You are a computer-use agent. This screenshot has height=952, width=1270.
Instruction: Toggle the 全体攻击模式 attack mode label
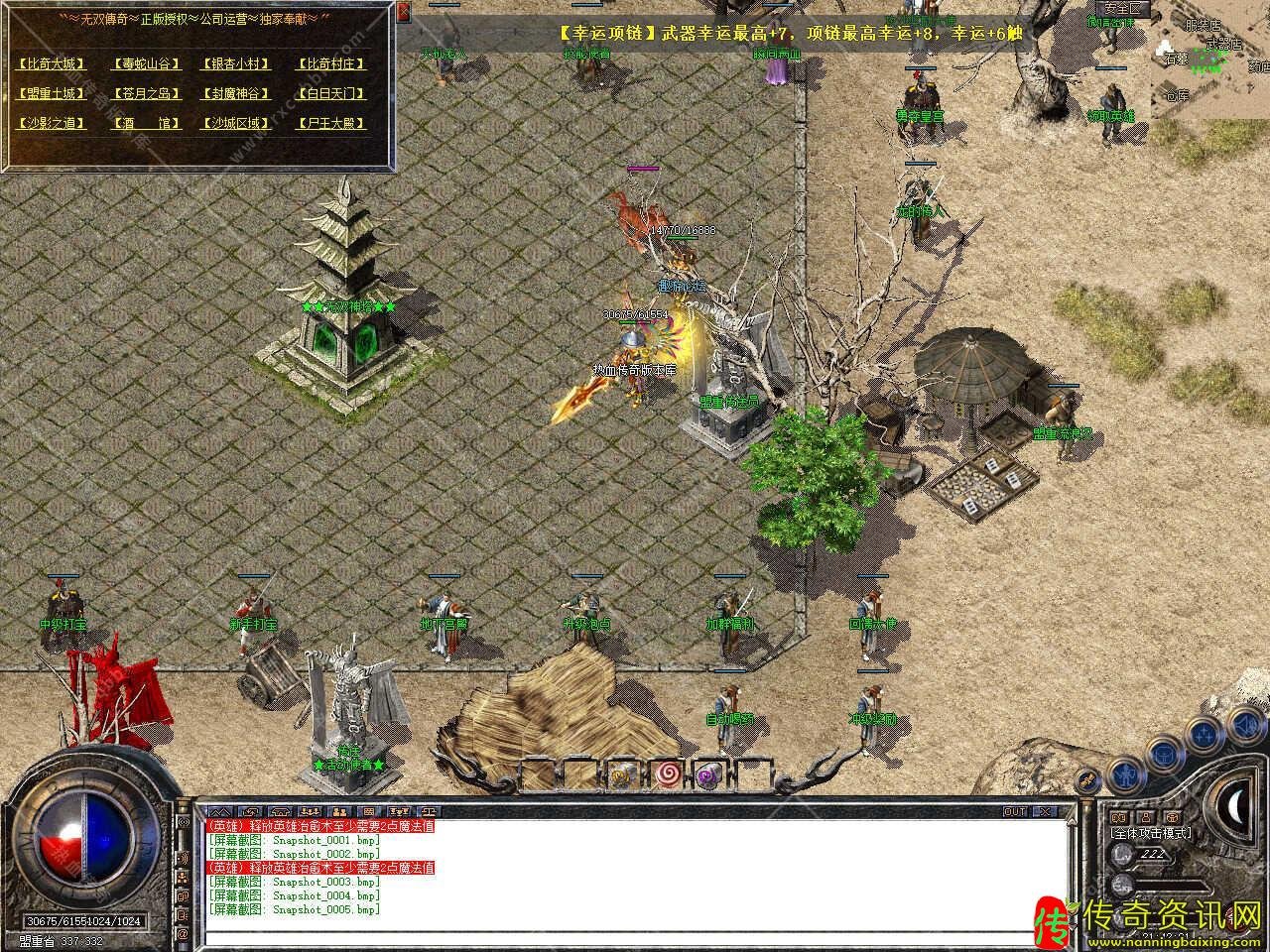click(1151, 834)
